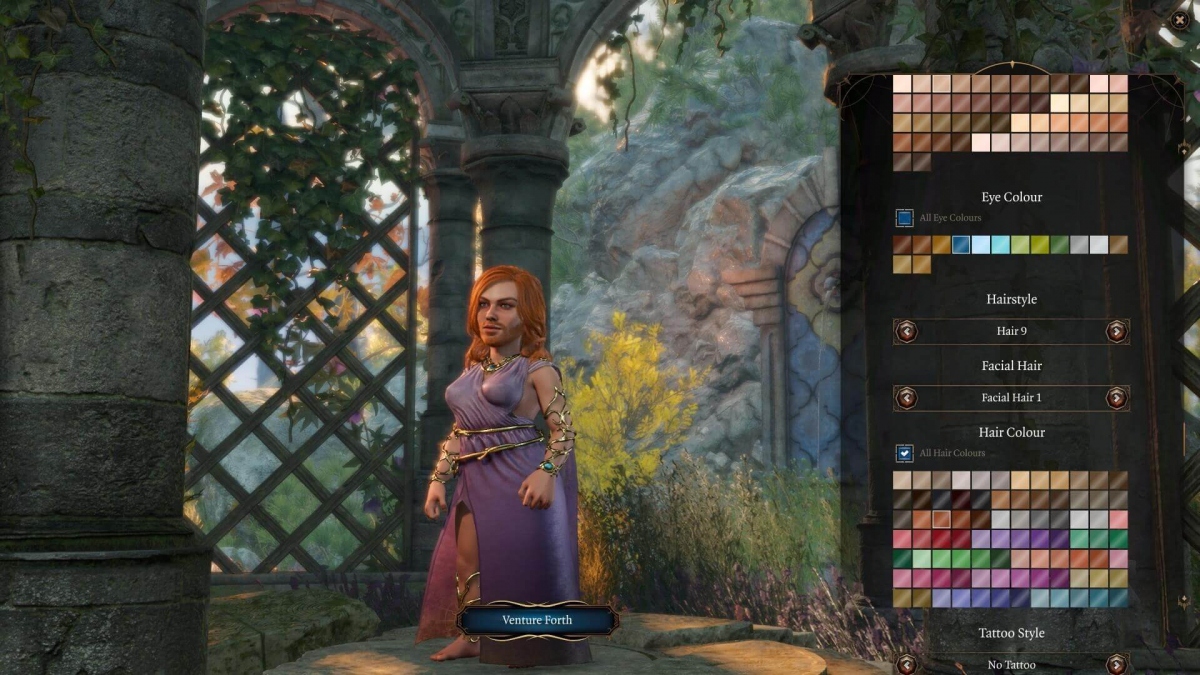Go back to the previous hairstyle
Screen dimensions: 1200x675
point(906,331)
